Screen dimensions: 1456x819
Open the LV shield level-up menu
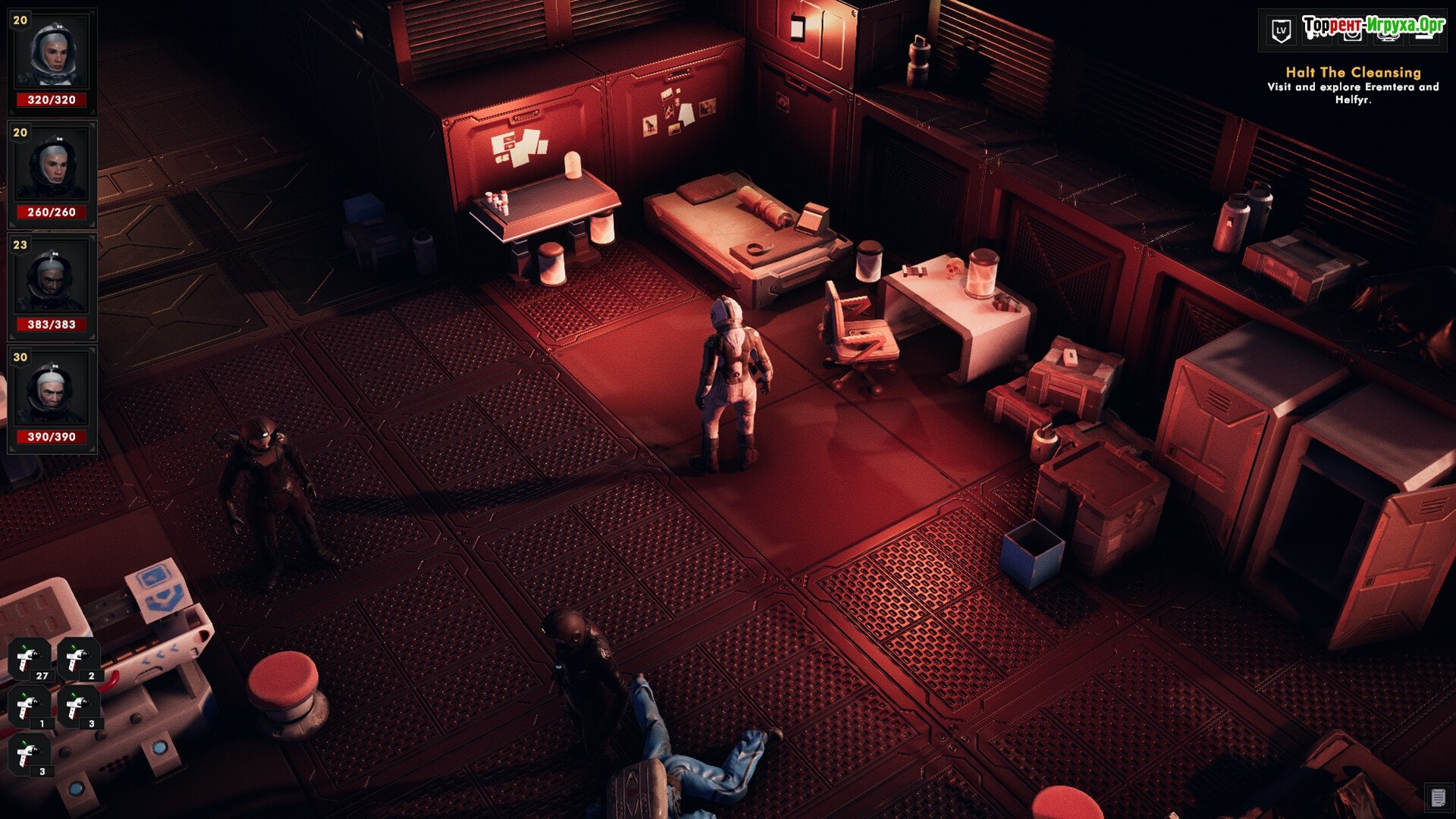pyautogui.click(x=1281, y=31)
